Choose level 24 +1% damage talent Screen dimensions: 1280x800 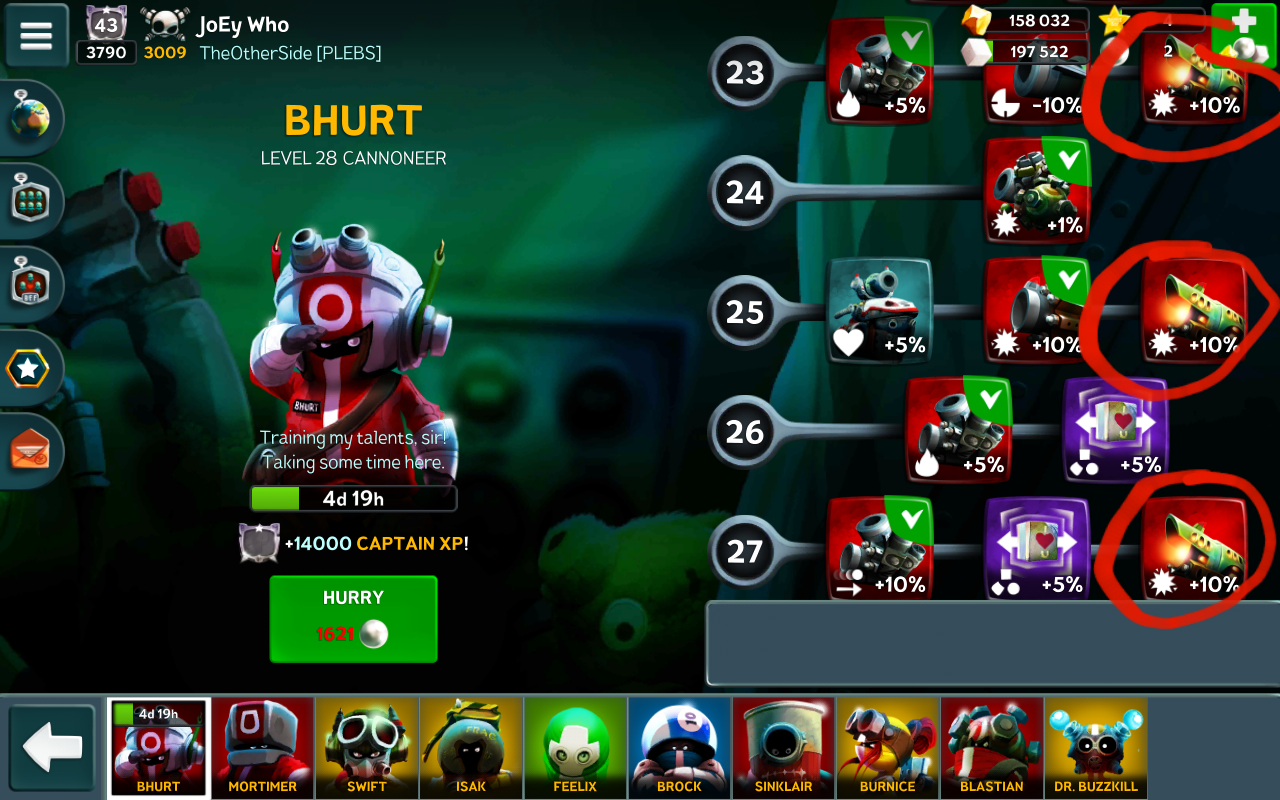[1037, 191]
